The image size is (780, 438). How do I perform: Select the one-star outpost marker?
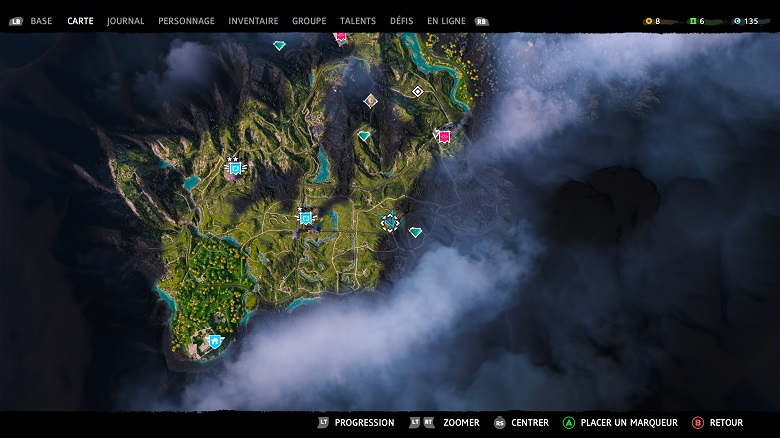click(x=305, y=218)
